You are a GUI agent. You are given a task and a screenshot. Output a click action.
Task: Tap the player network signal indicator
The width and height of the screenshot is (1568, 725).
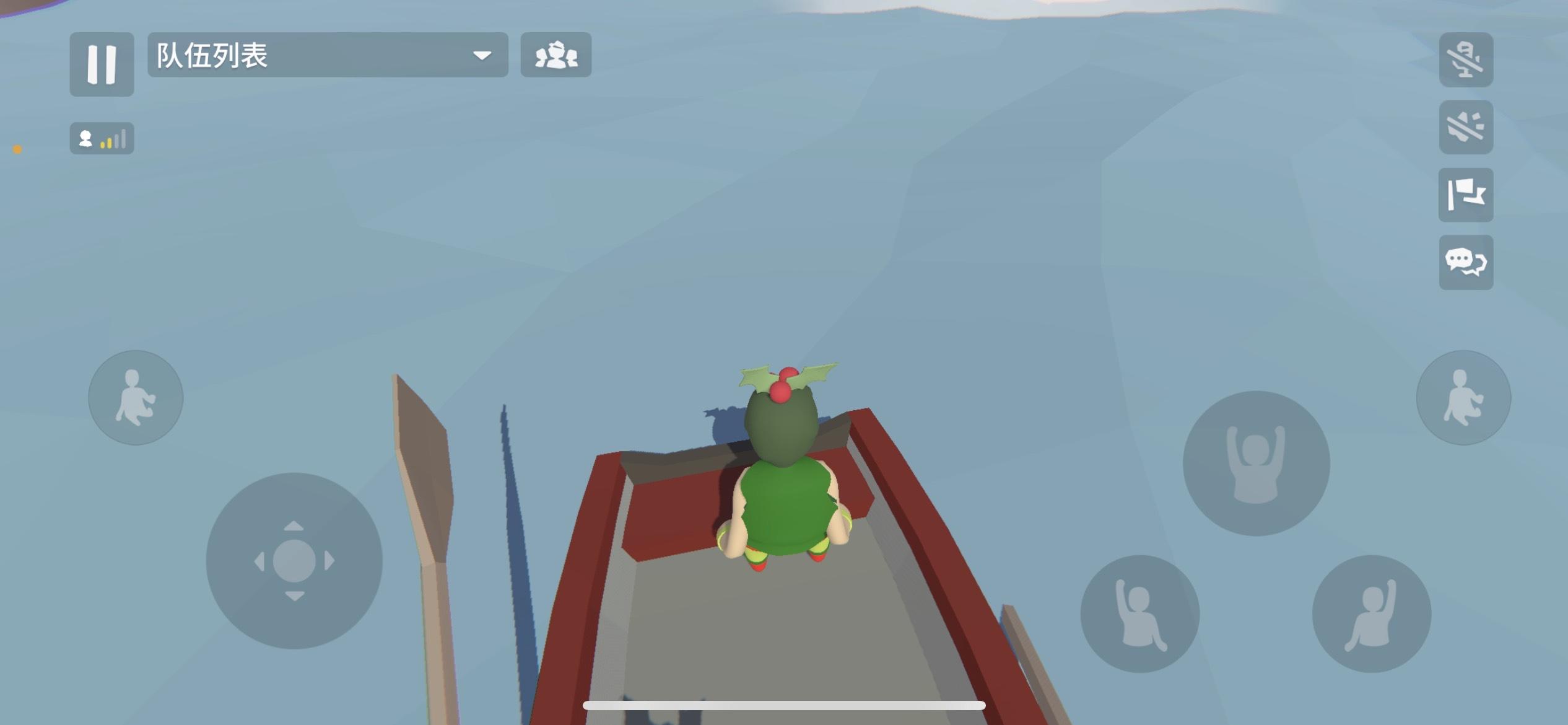point(102,139)
